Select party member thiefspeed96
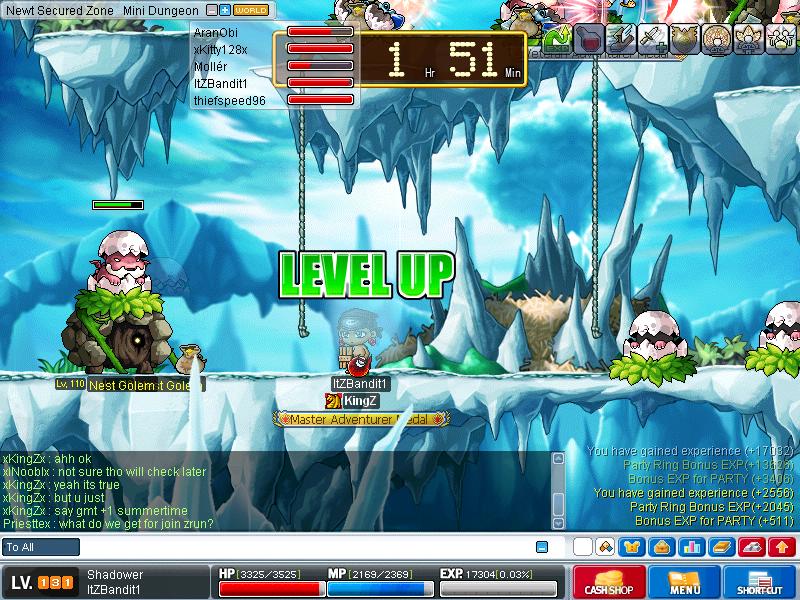The height and width of the screenshot is (600, 800). tap(229, 100)
